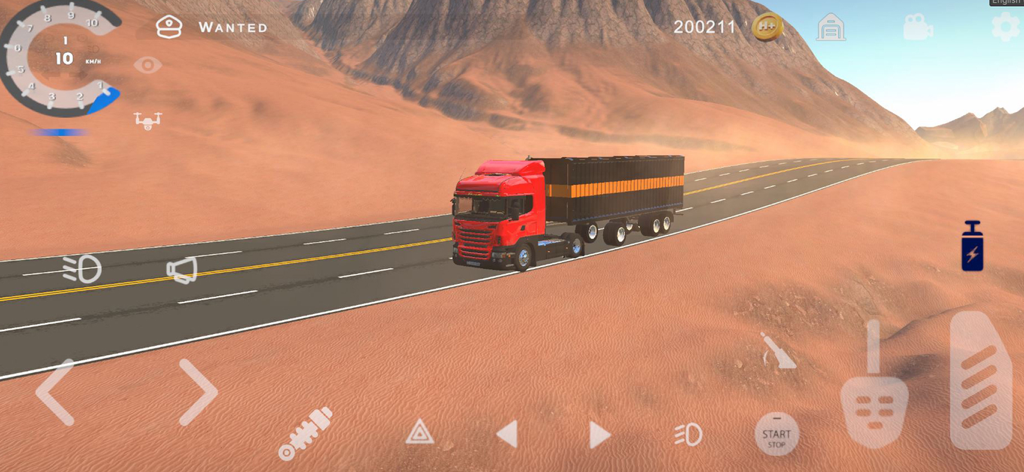Open the garage
The width and height of the screenshot is (1024, 472).
pyautogui.click(x=830, y=27)
